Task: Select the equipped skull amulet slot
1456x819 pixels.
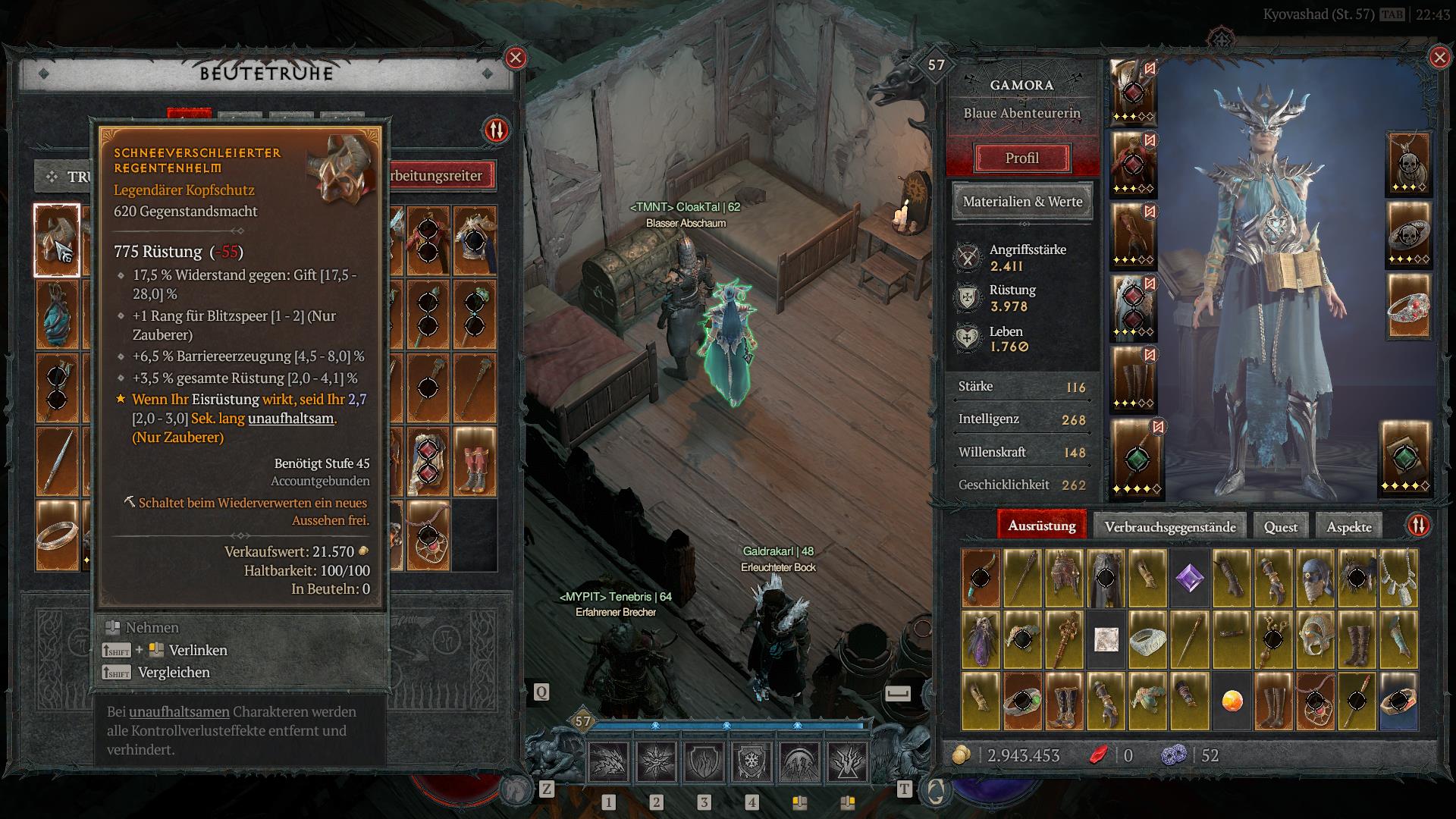Action: [1408, 164]
